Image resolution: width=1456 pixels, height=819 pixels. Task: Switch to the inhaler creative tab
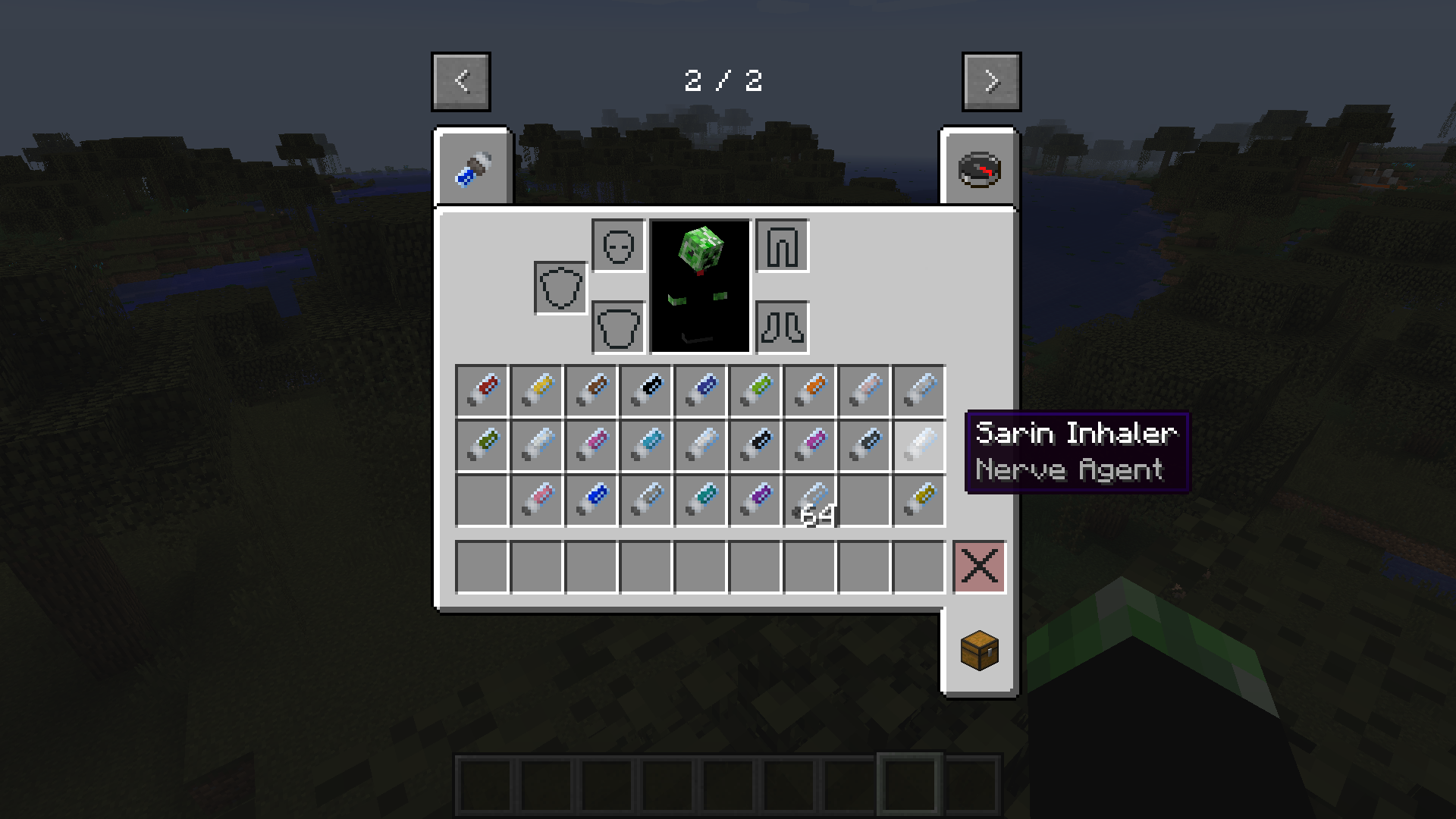pyautogui.click(x=472, y=168)
